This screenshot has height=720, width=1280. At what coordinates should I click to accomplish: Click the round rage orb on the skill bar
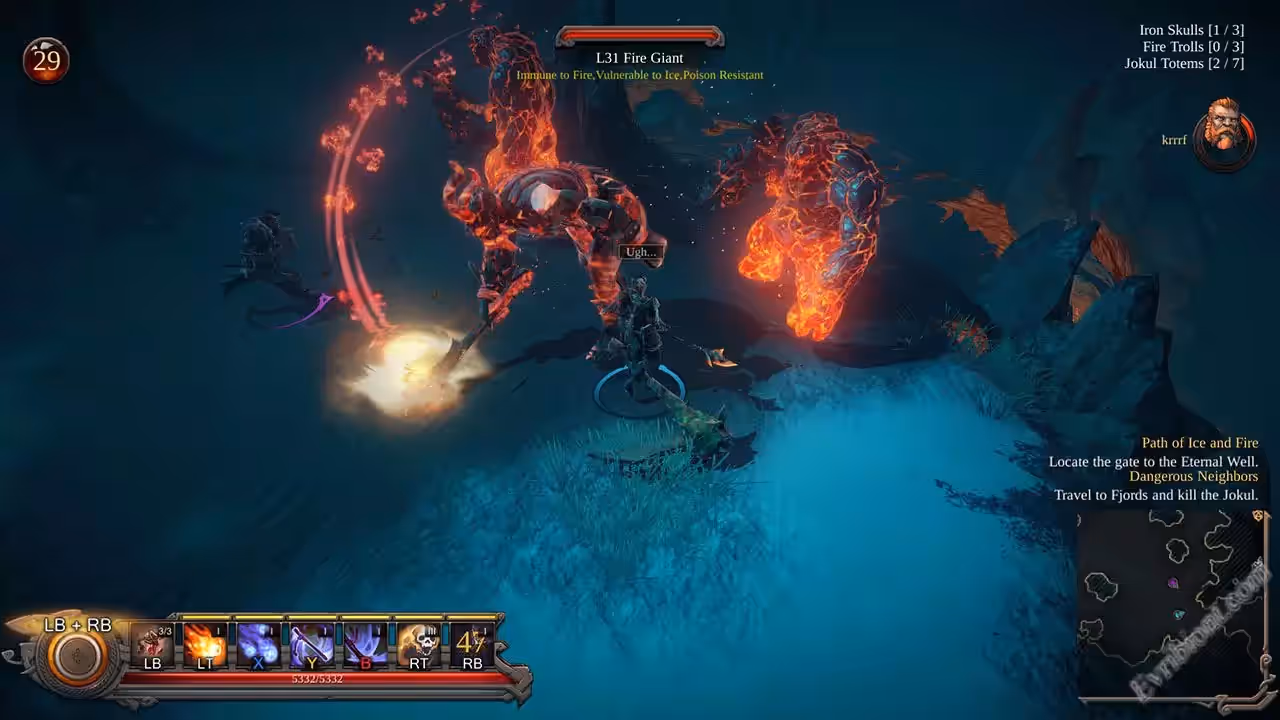pos(77,657)
